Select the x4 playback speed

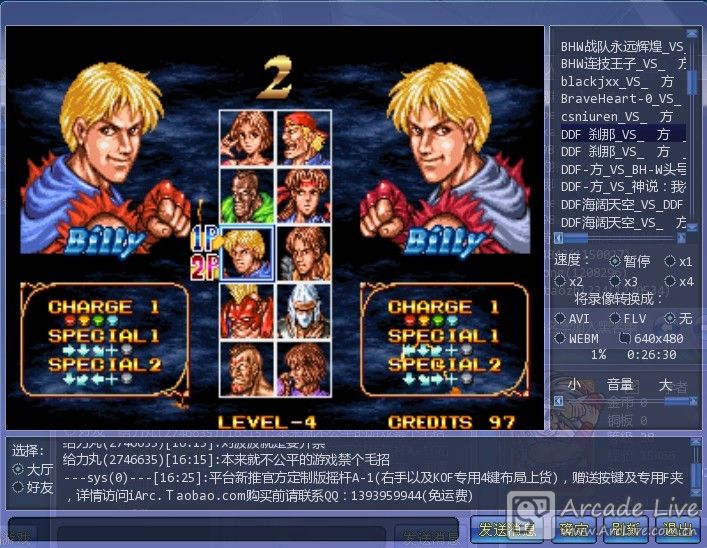(x=671, y=282)
